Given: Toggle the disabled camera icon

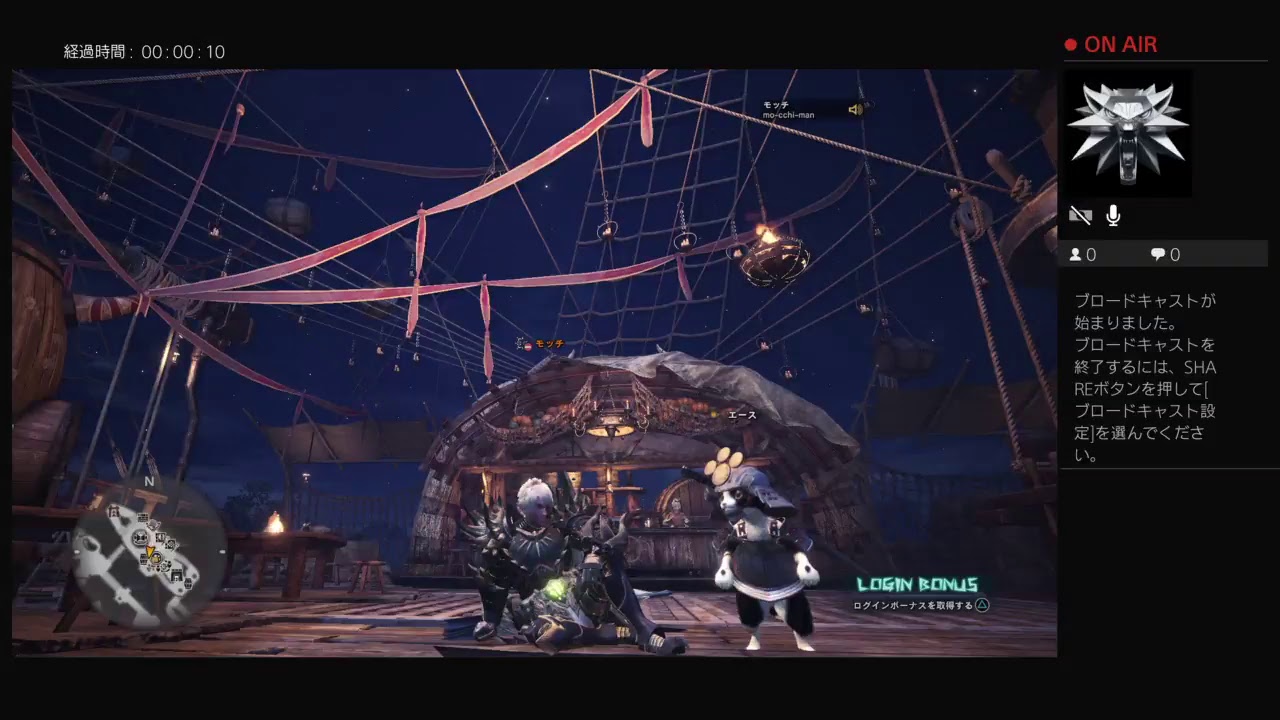Looking at the screenshot, I should click(x=1080, y=216).
